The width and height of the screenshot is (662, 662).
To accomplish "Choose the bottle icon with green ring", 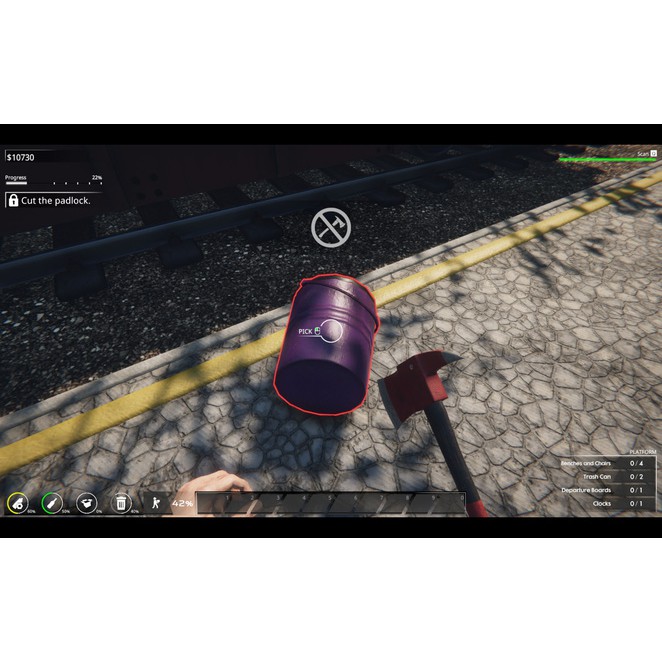I will pyautogui.click(x=52, y=503).
